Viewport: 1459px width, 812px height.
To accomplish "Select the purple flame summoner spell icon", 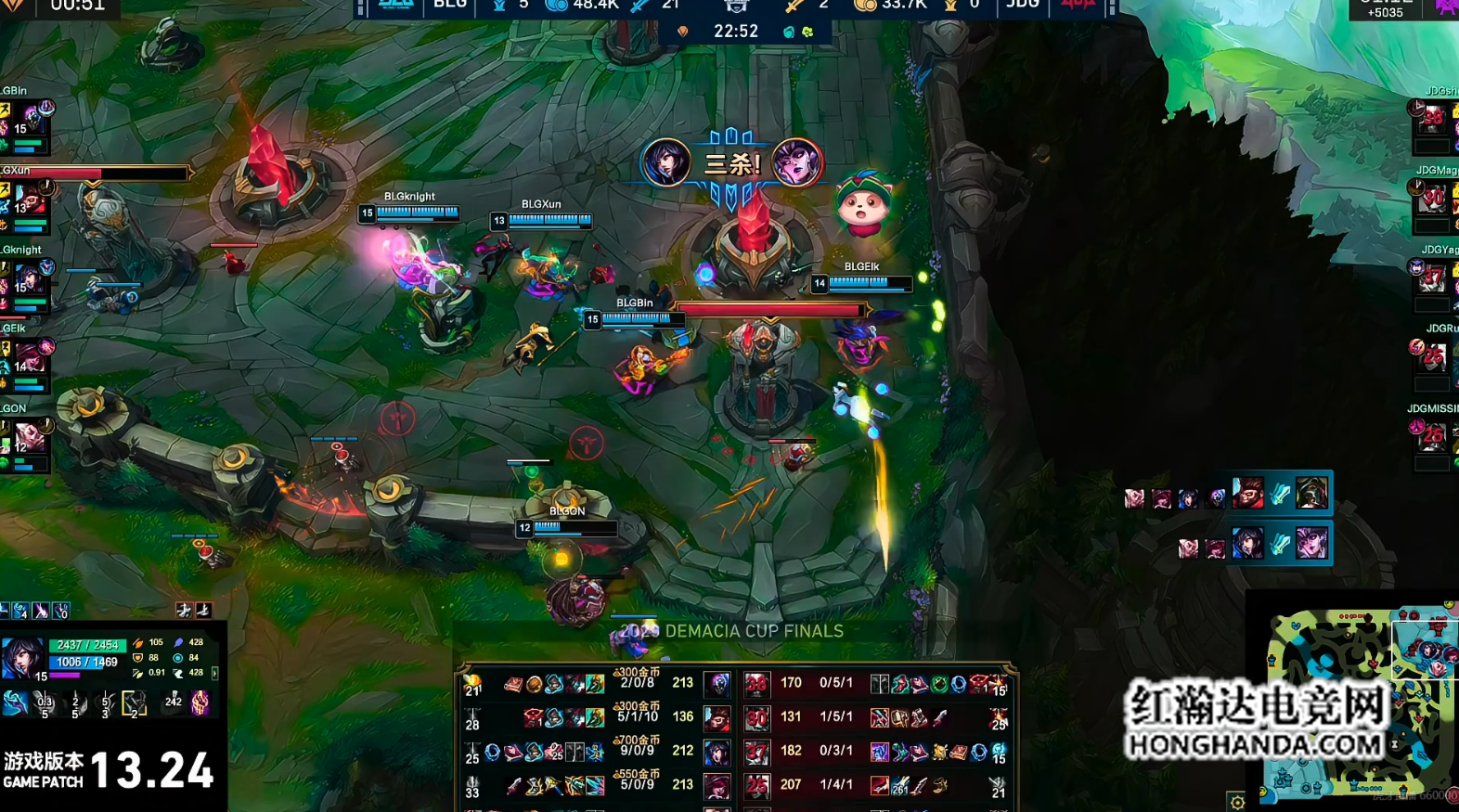I will click(200, 702).
